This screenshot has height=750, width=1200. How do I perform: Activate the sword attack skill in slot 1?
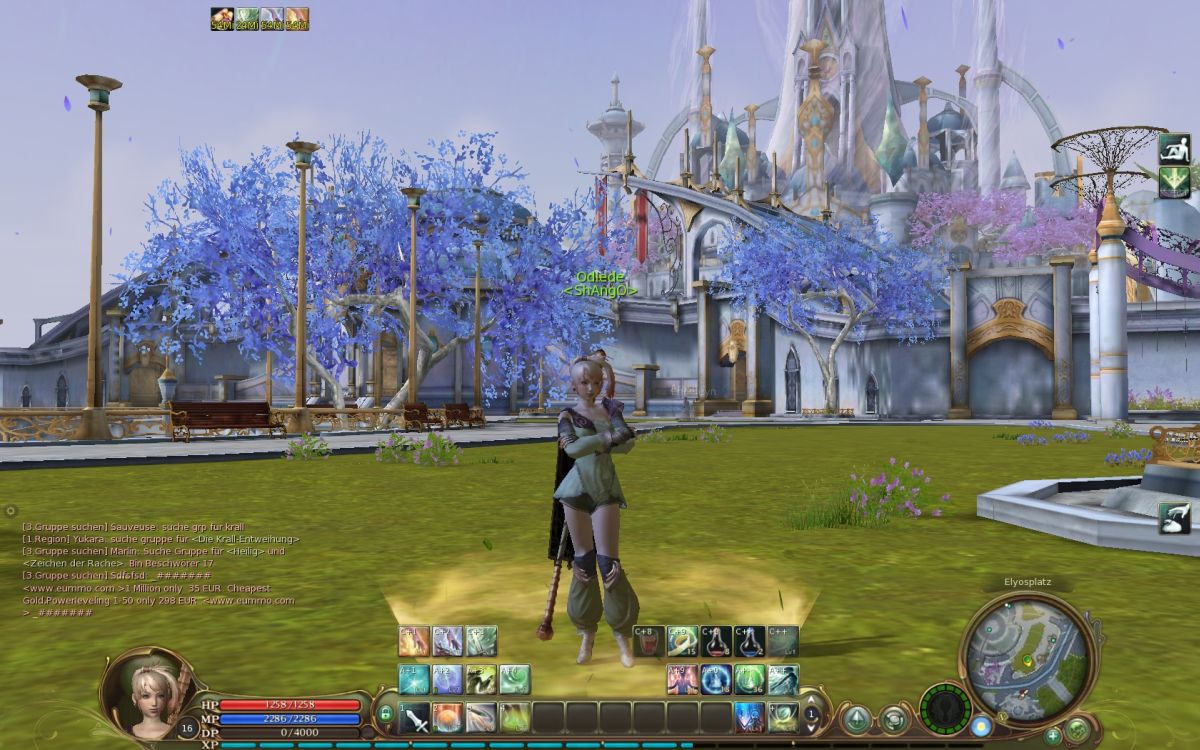[x=414, y=716]
